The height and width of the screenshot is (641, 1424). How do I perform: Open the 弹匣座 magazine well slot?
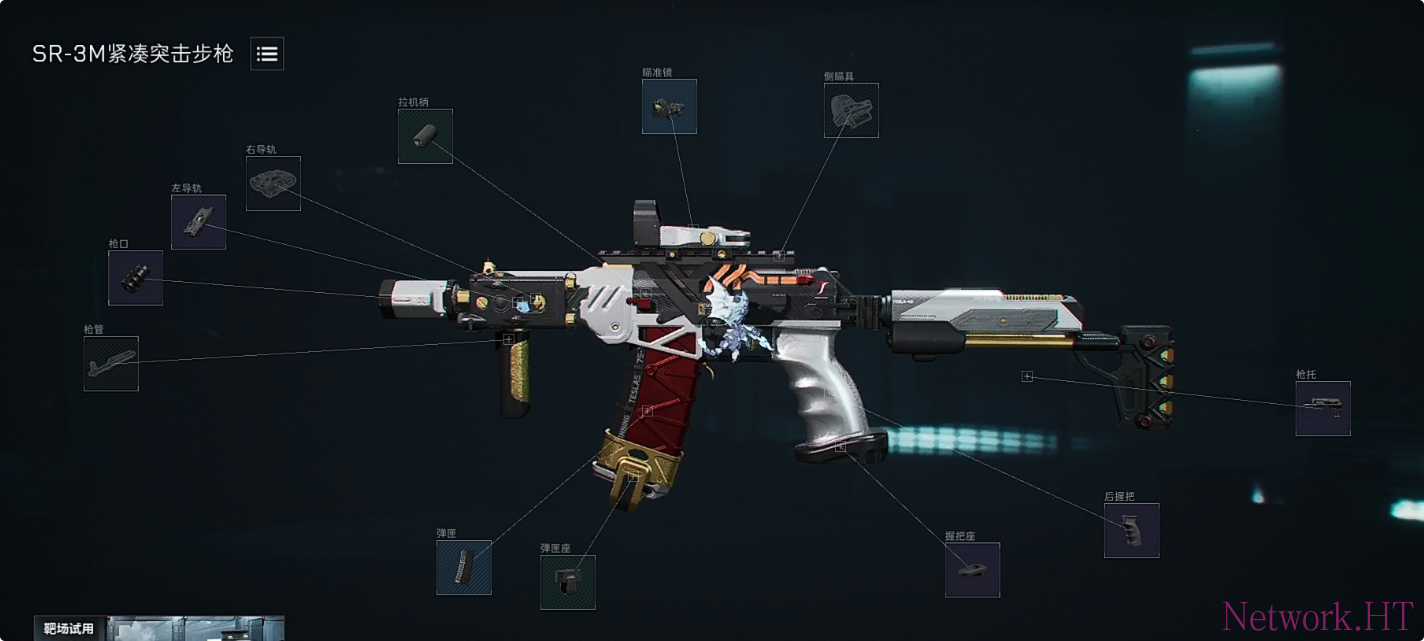point(567,582)
